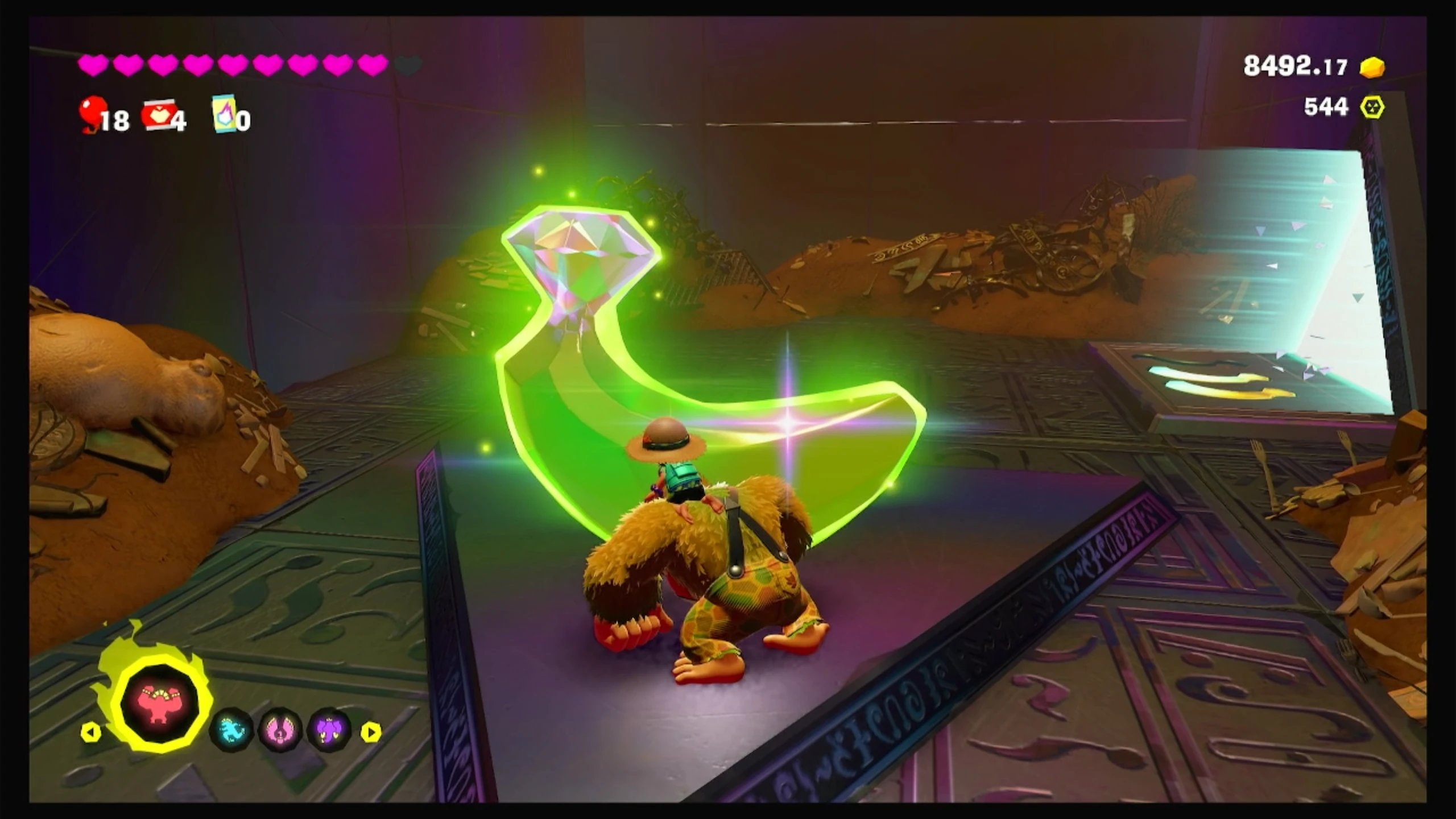1456x819 pixels.
Task: Click the gold nugget currency icon
Action: [x=1372, y=68]
